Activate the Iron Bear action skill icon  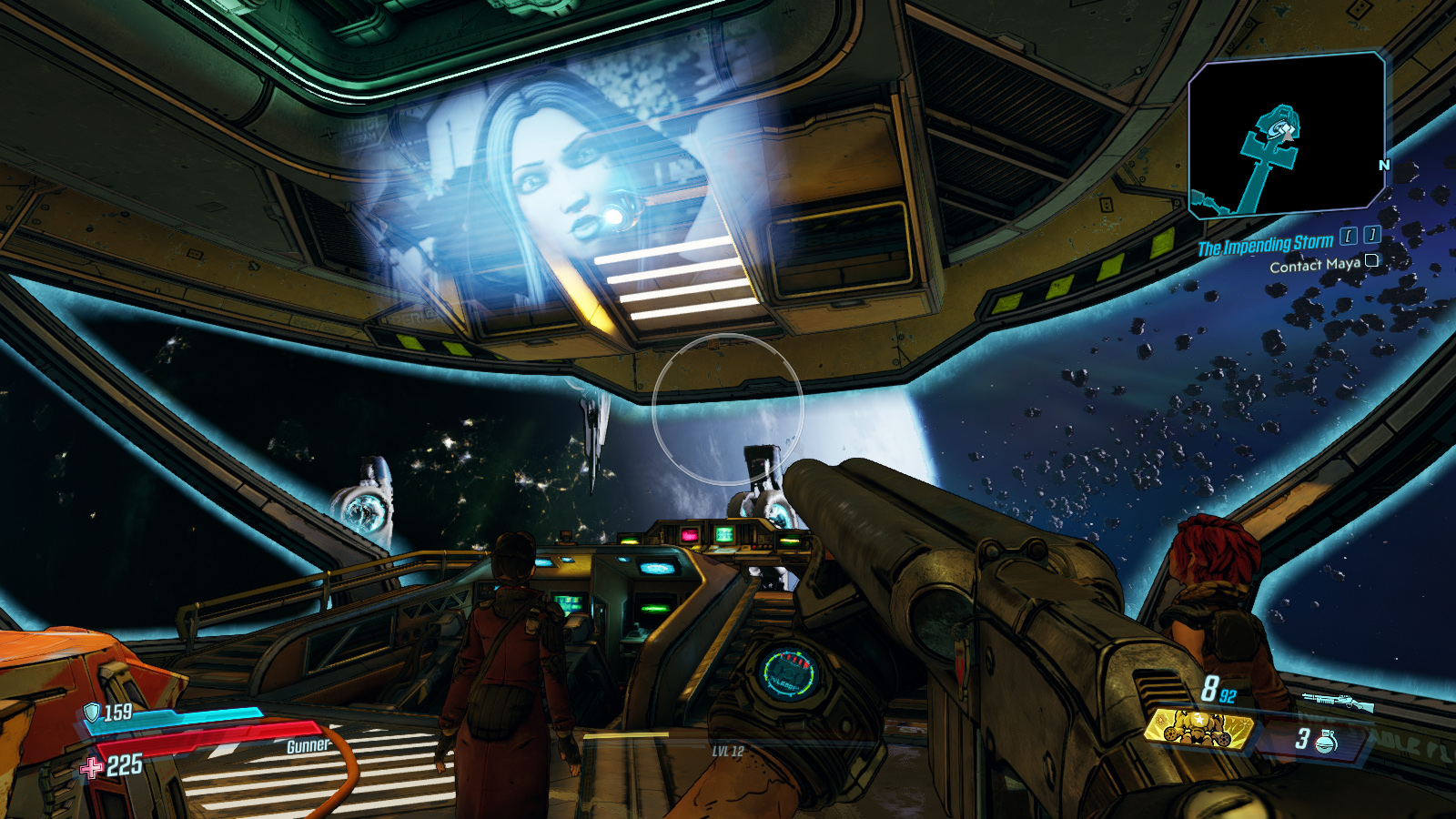pyautogui.click(x=1198, y=728)
